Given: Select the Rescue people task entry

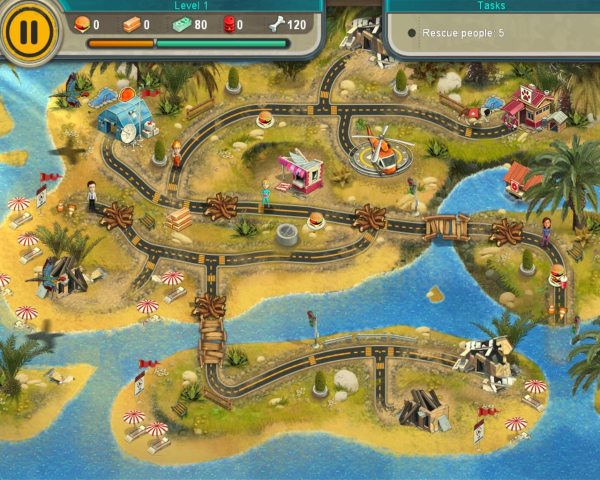Looking at the screenshot, I should point(463,33).
